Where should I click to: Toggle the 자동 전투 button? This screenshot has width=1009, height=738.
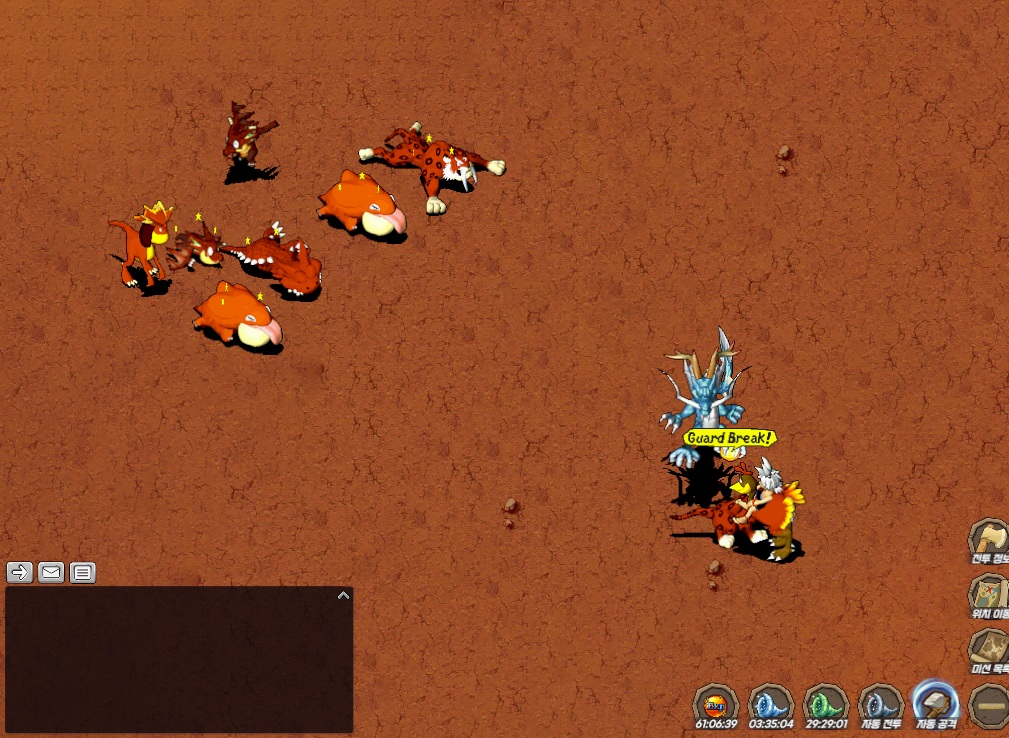coord(881,703)
